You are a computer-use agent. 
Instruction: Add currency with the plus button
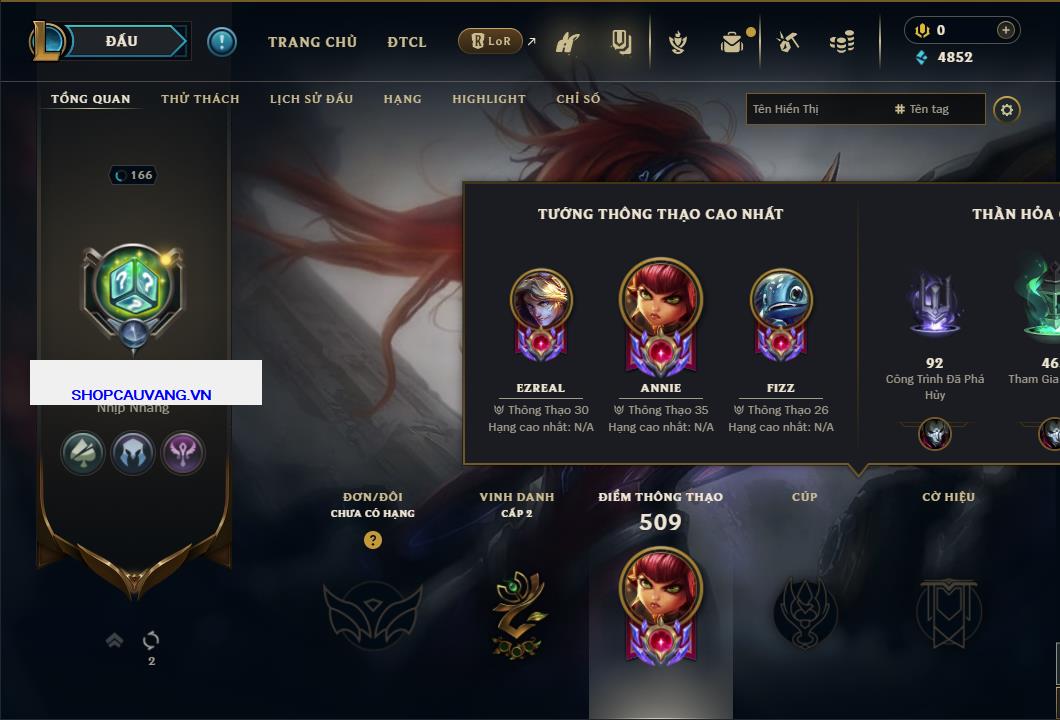point(1006,30)
